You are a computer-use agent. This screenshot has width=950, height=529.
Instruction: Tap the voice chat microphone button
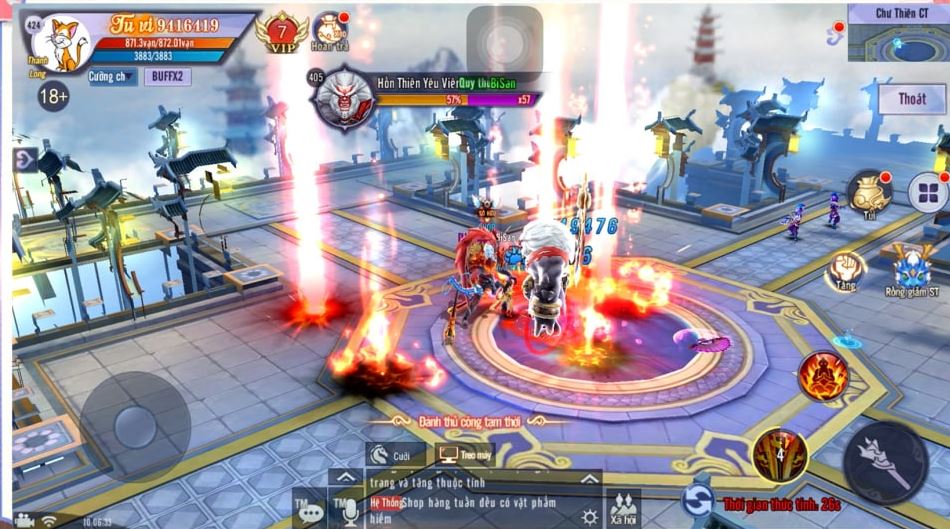click(350, 511)
